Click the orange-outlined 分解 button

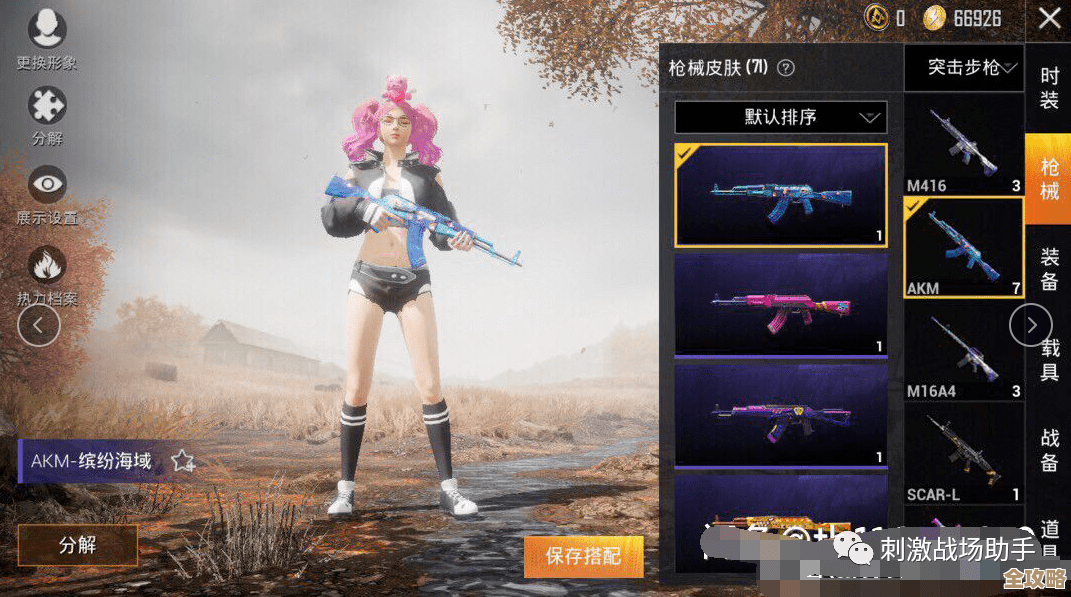78,545
